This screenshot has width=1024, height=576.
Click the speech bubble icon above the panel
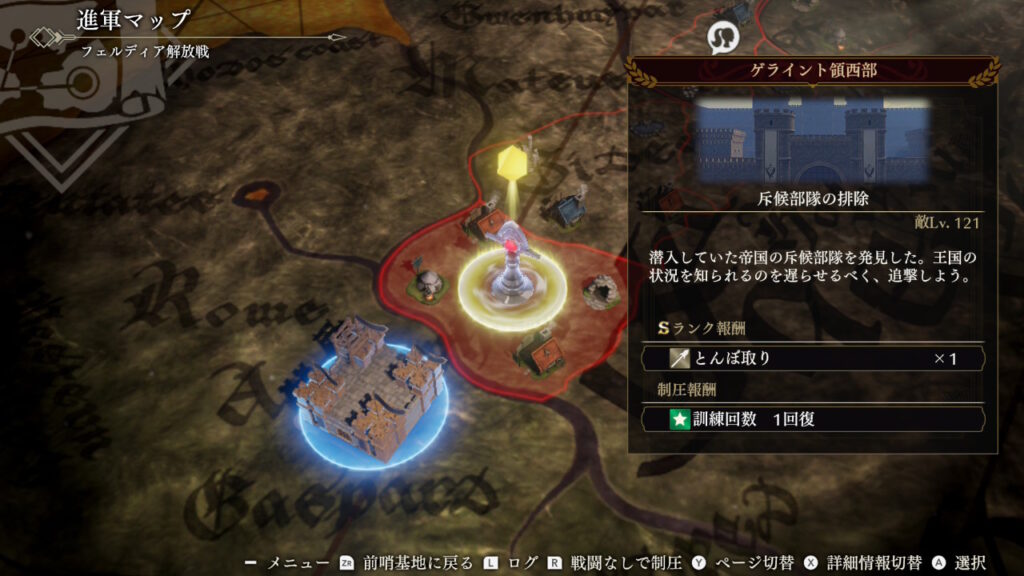[x=720, y=38]
